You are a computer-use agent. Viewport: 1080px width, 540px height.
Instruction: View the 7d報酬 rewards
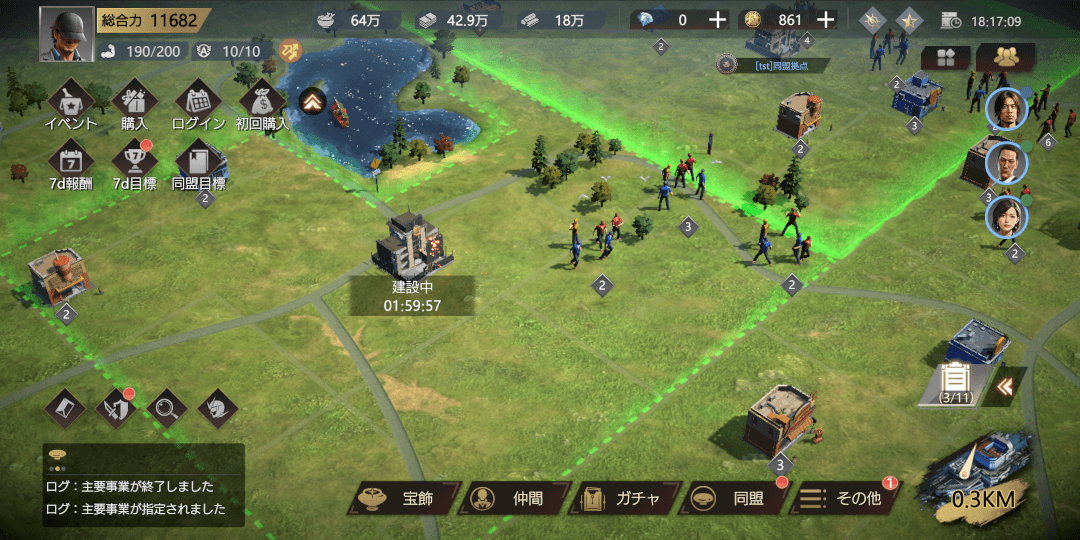(71, 163)
